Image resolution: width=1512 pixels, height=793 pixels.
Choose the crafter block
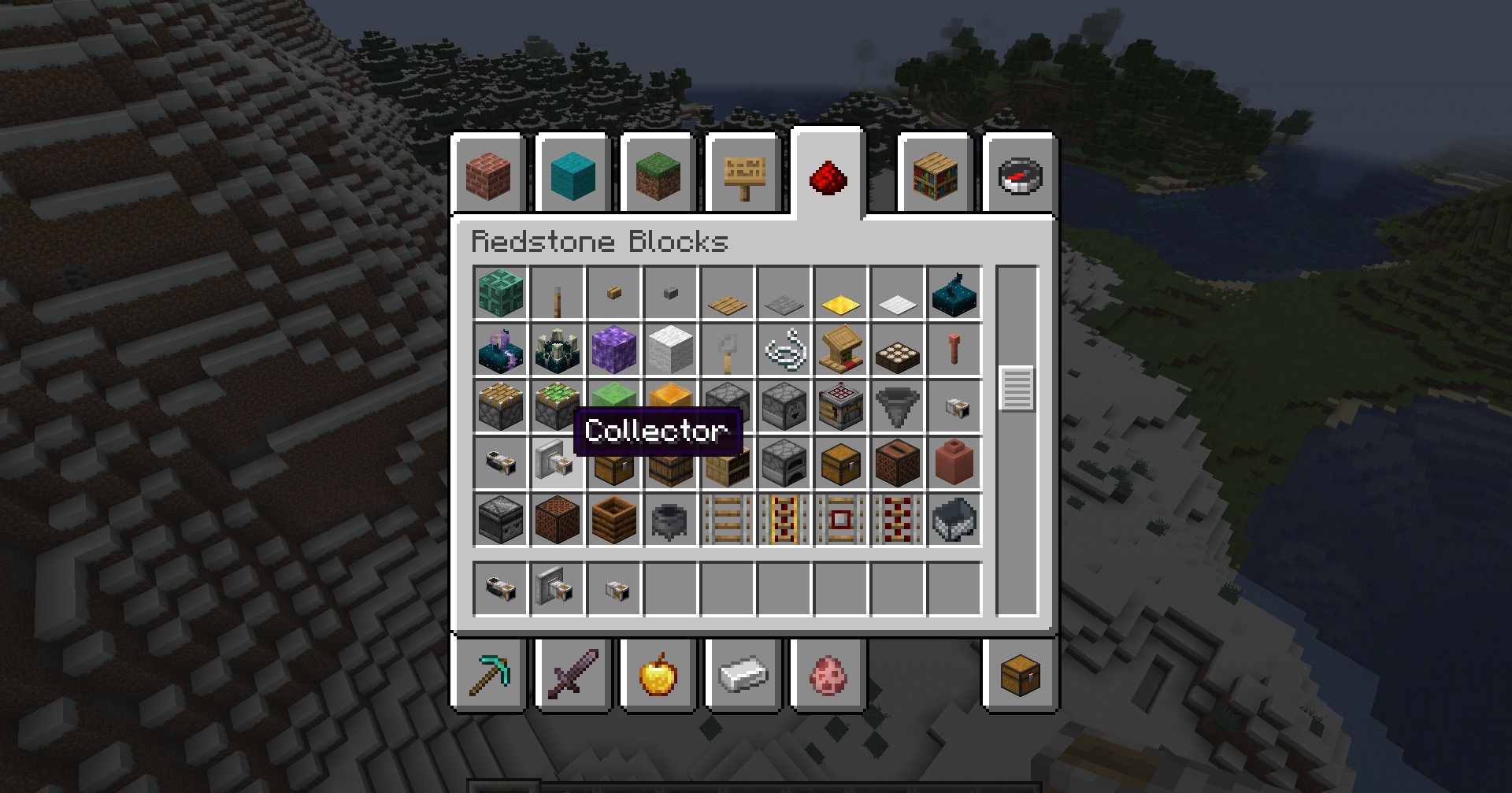click(841, 406)
